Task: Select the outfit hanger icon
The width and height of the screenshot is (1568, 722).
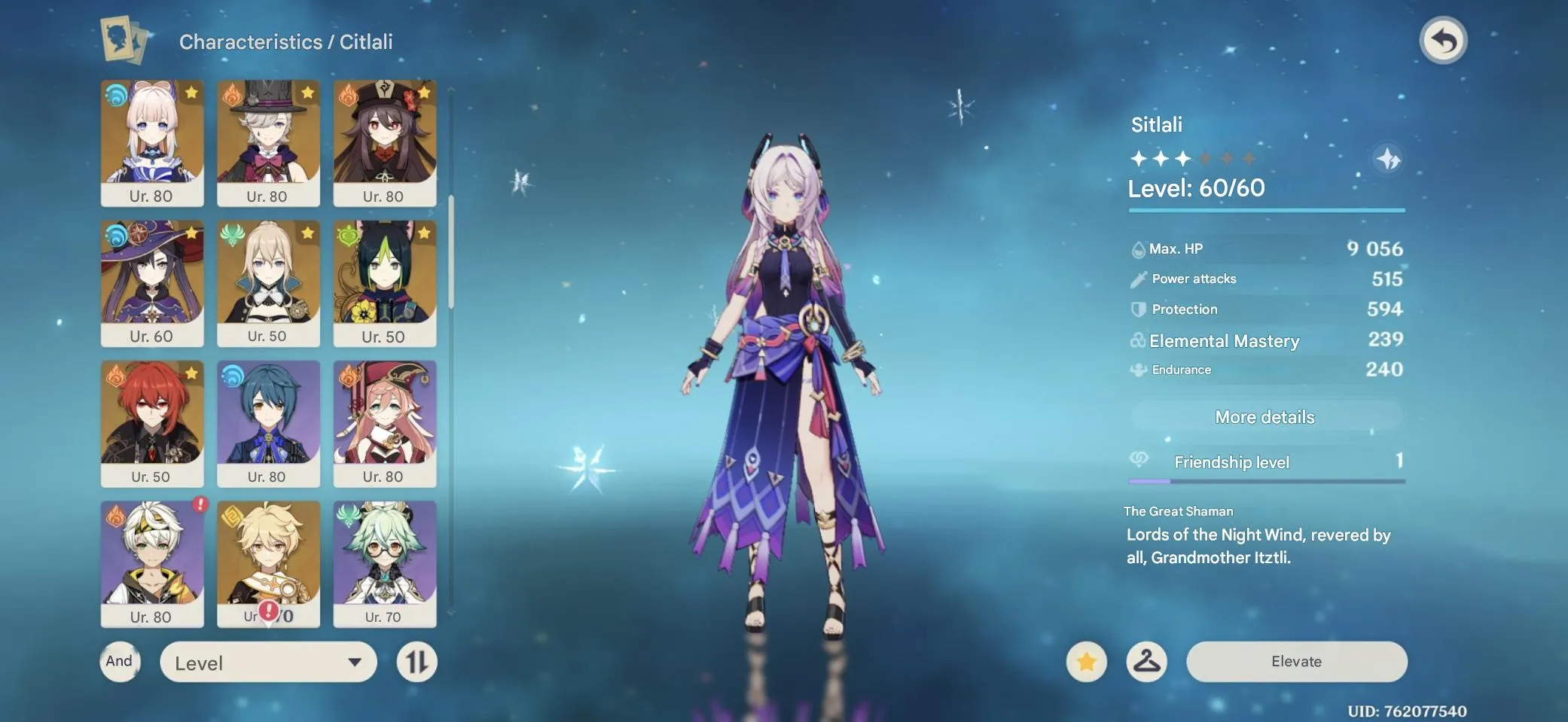Action: coord(1147,662)
